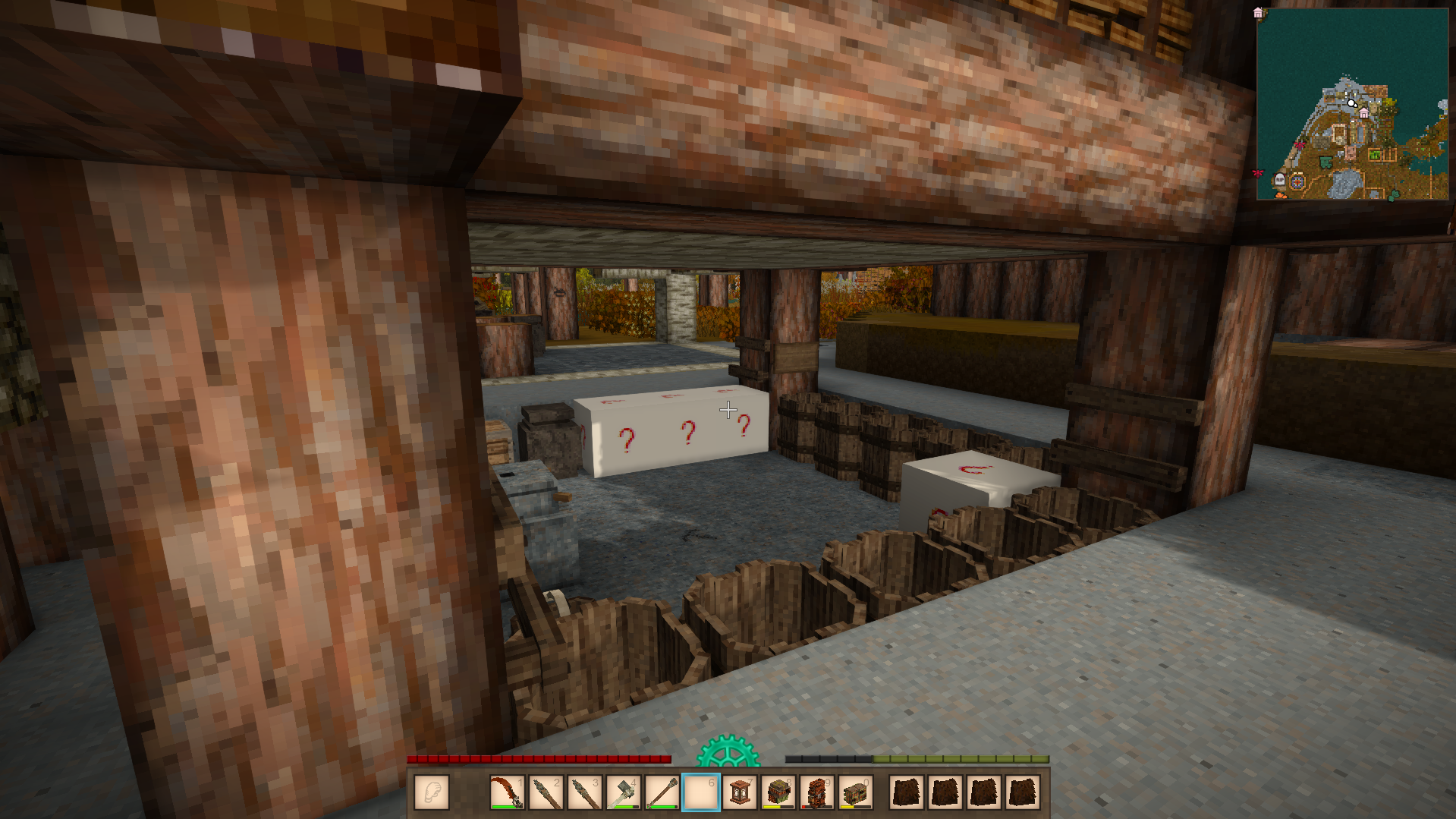Image resolution: width=1456 pixels, height=819 pixels.
Task: Select the spear in hotbar slot 3
Action: pyautogui.click(x=584, y=792)
